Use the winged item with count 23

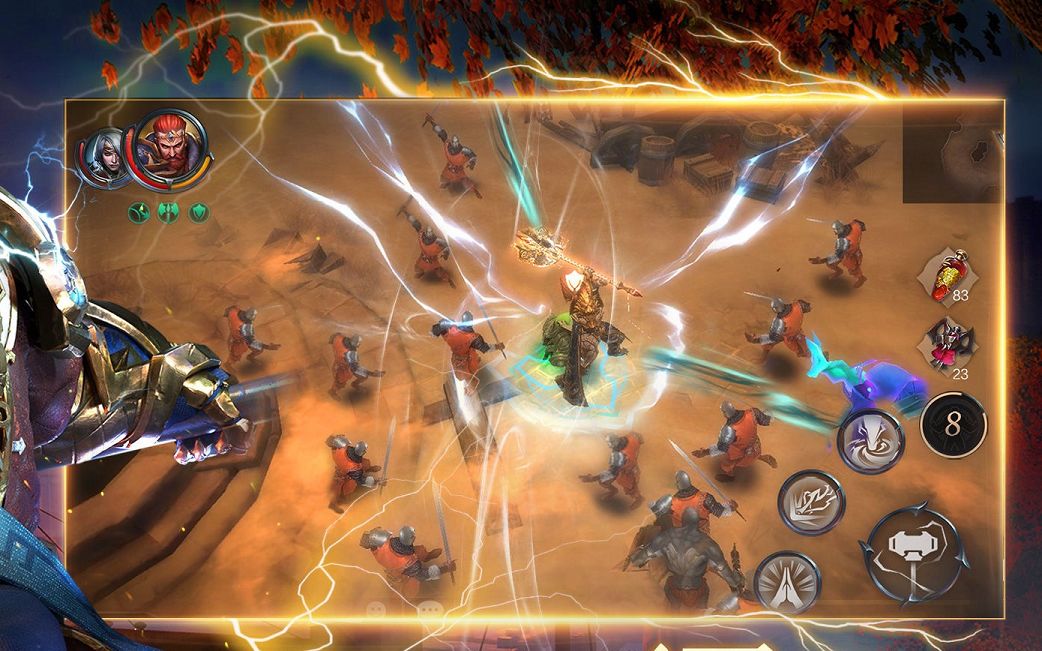click(x=941, y=345)
